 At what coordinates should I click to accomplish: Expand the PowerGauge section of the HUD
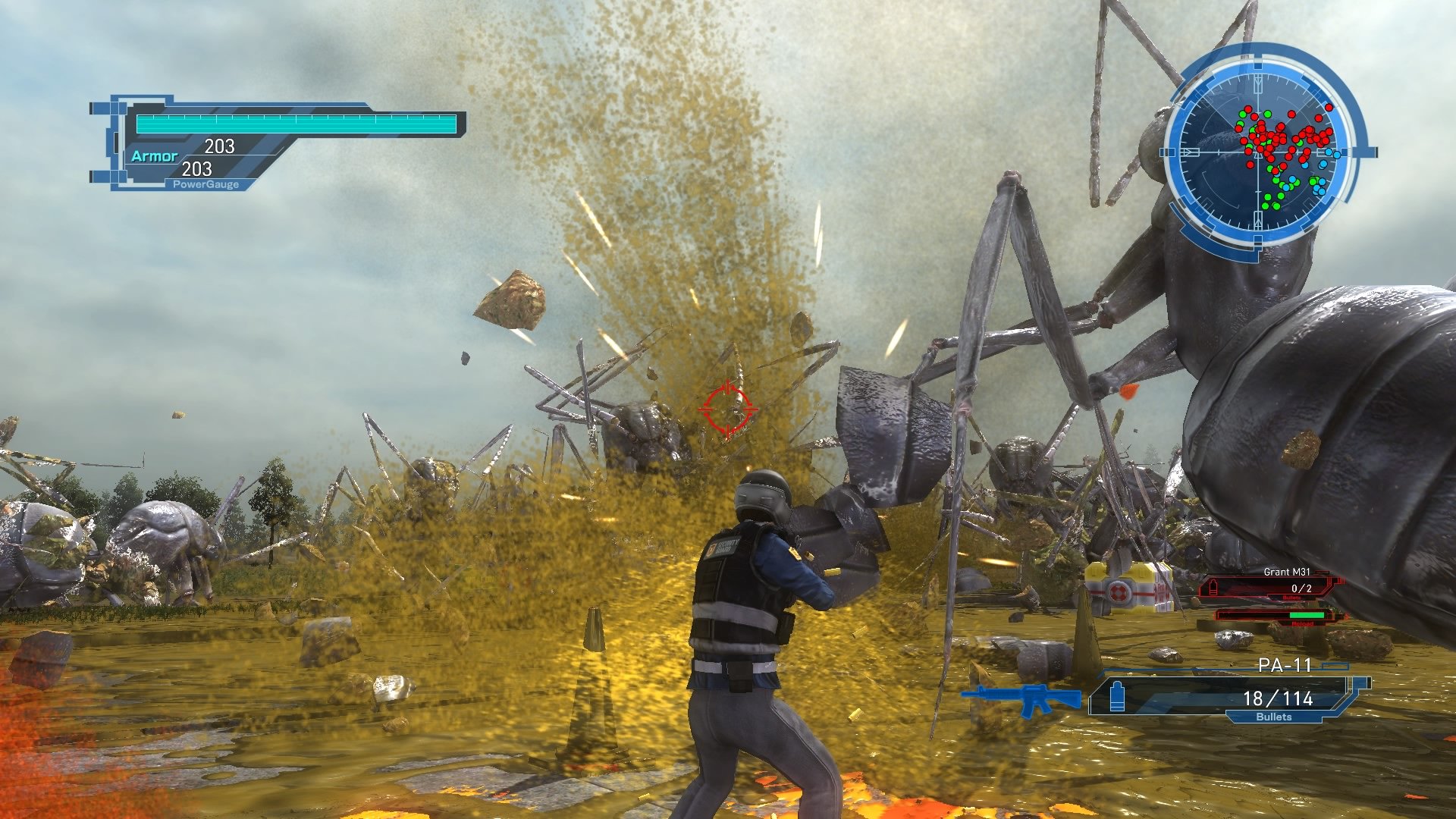[205, 184]
